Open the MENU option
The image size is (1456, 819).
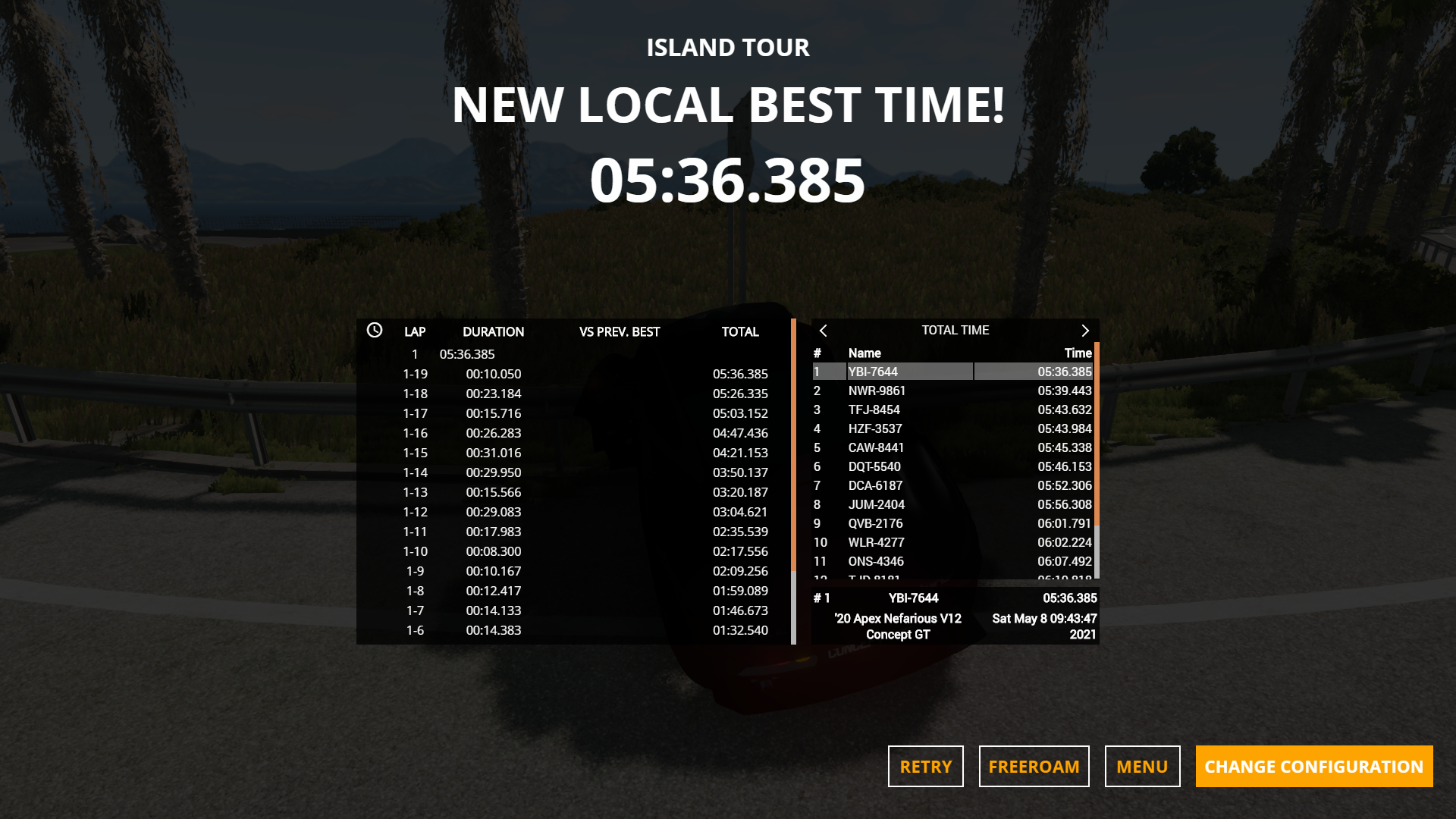click(1142, 766)
